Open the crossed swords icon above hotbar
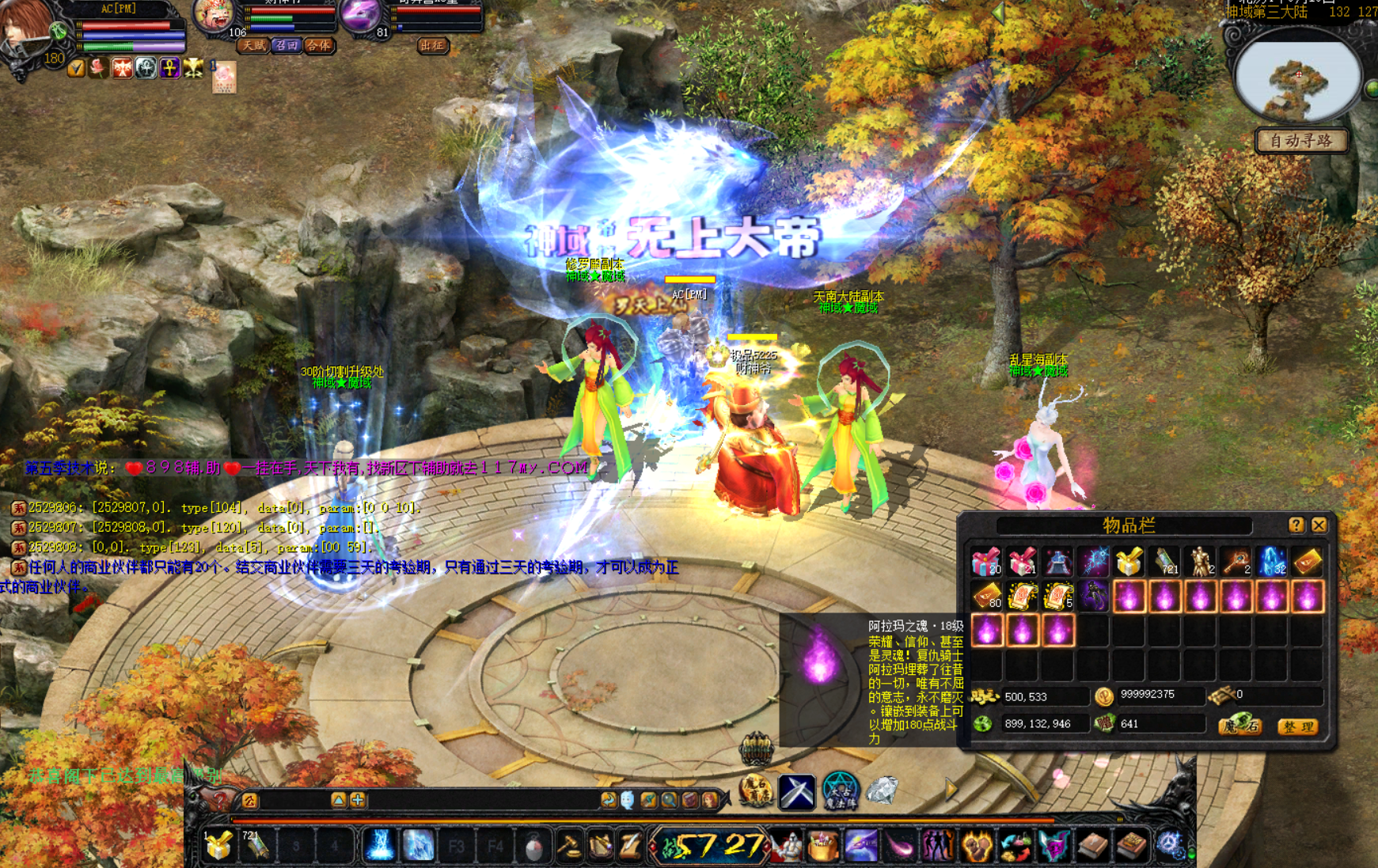Image resolution: width=1378 pixels, height=868 pixels. [x=797, y=791]
